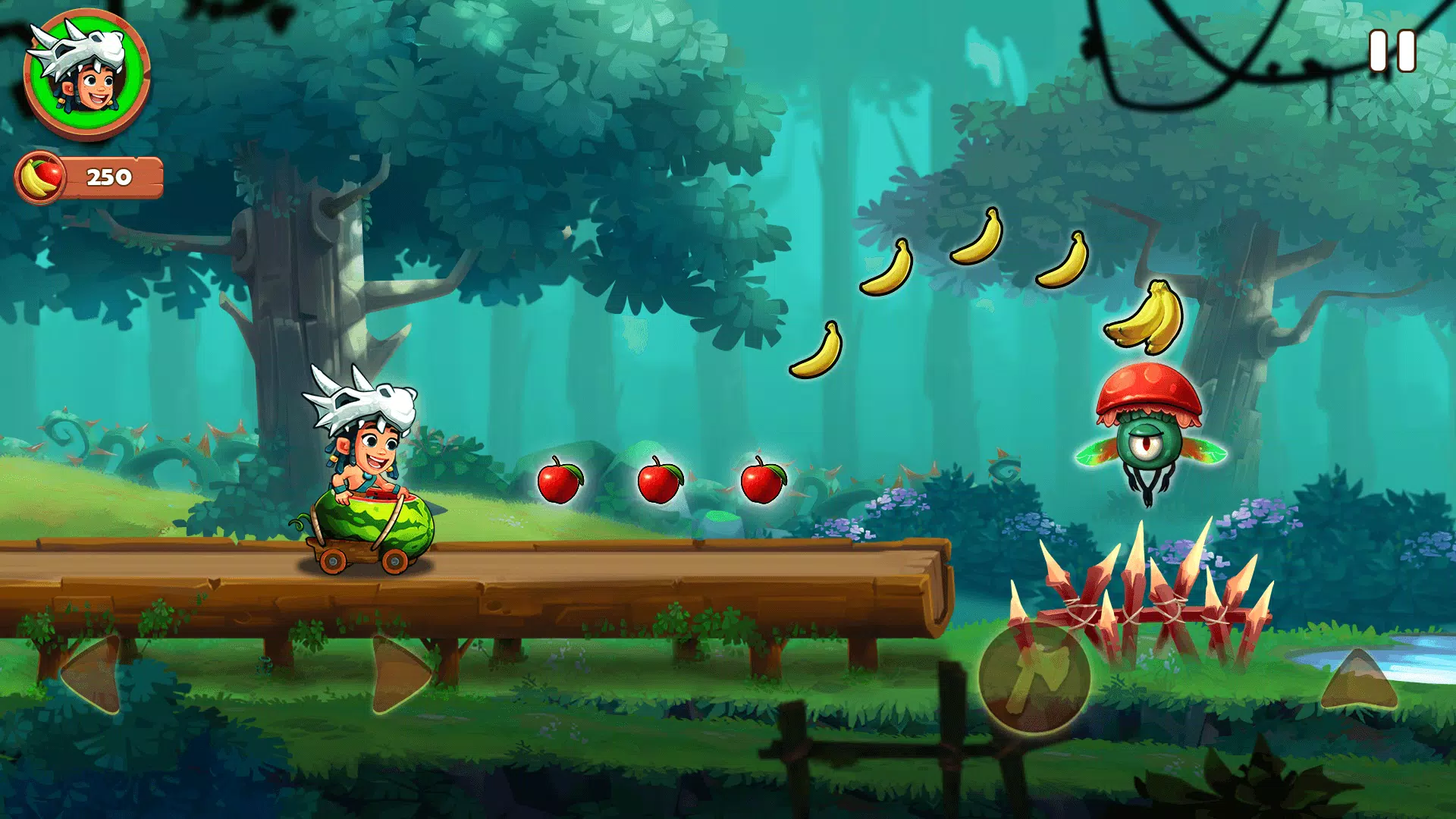Tap the move left arrow

95,675
